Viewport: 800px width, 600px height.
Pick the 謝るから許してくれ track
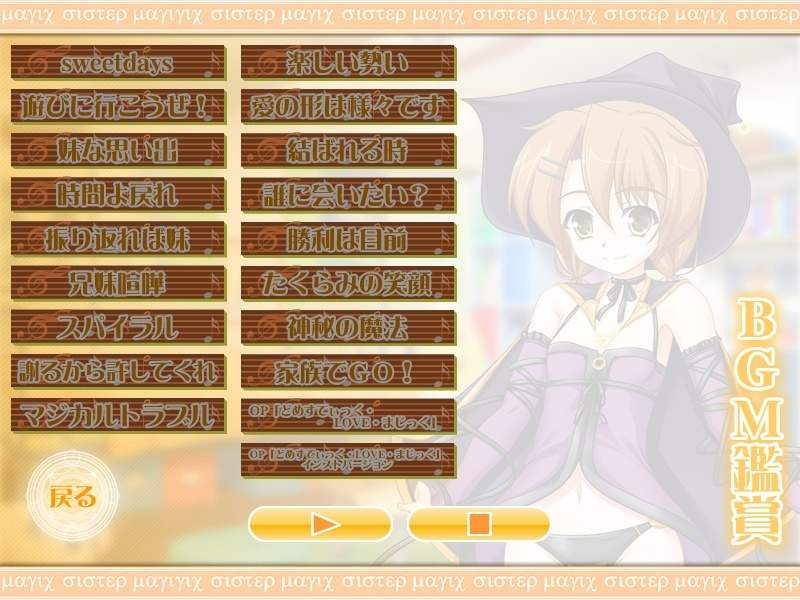117,370
